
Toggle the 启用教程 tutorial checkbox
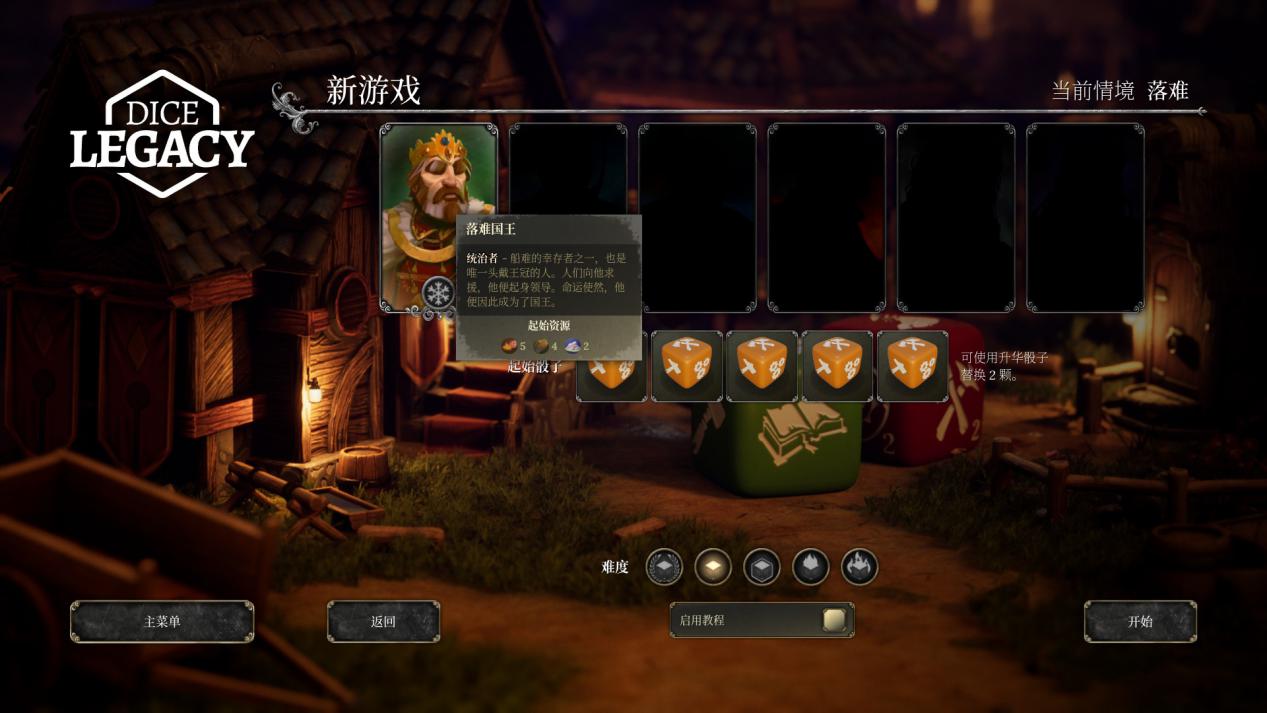tap(833, 620)
